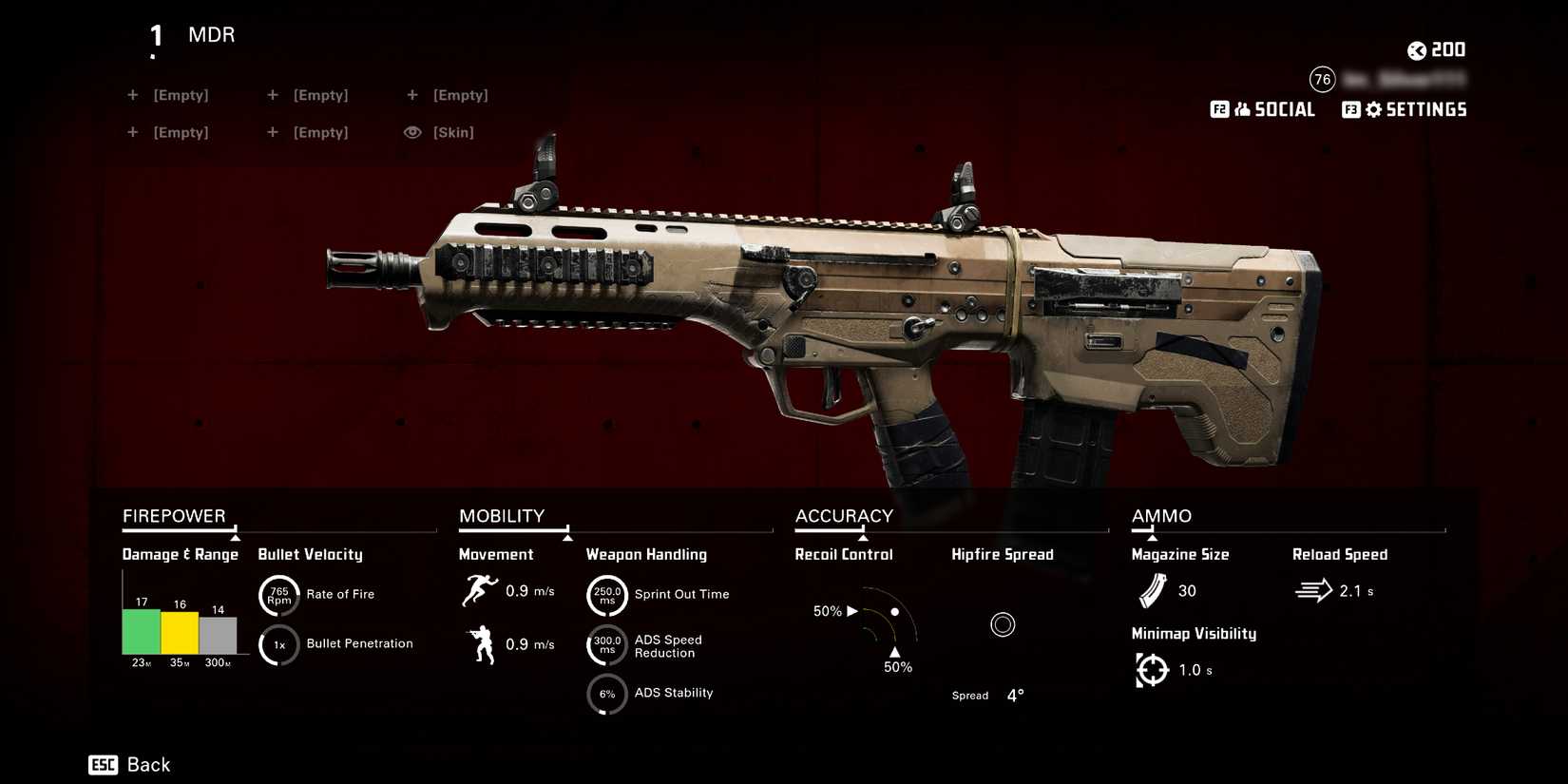This screenshot has width=1568, height=784.
Task: Select the Magazine Size icon
Action: pos(1152,590)
